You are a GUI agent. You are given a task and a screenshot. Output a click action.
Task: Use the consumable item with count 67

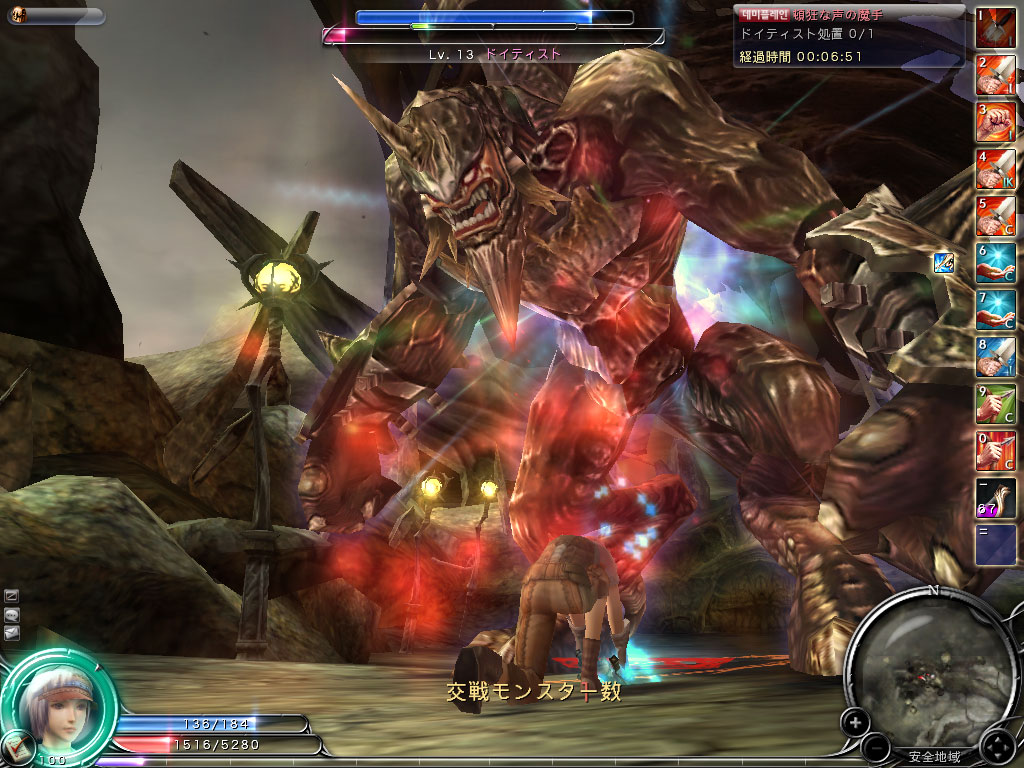pos(995,499)
